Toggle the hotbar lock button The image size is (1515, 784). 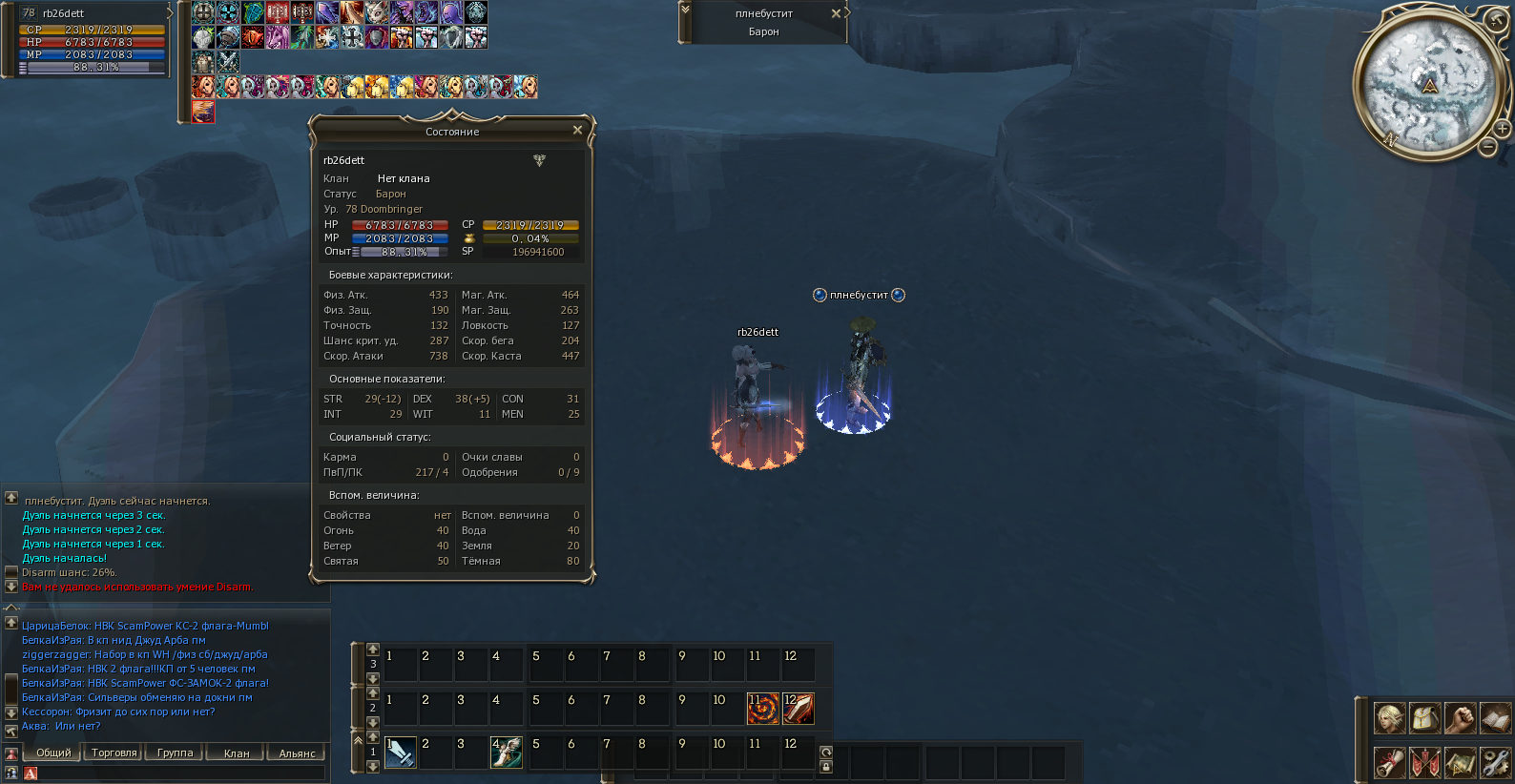(826, 767)
